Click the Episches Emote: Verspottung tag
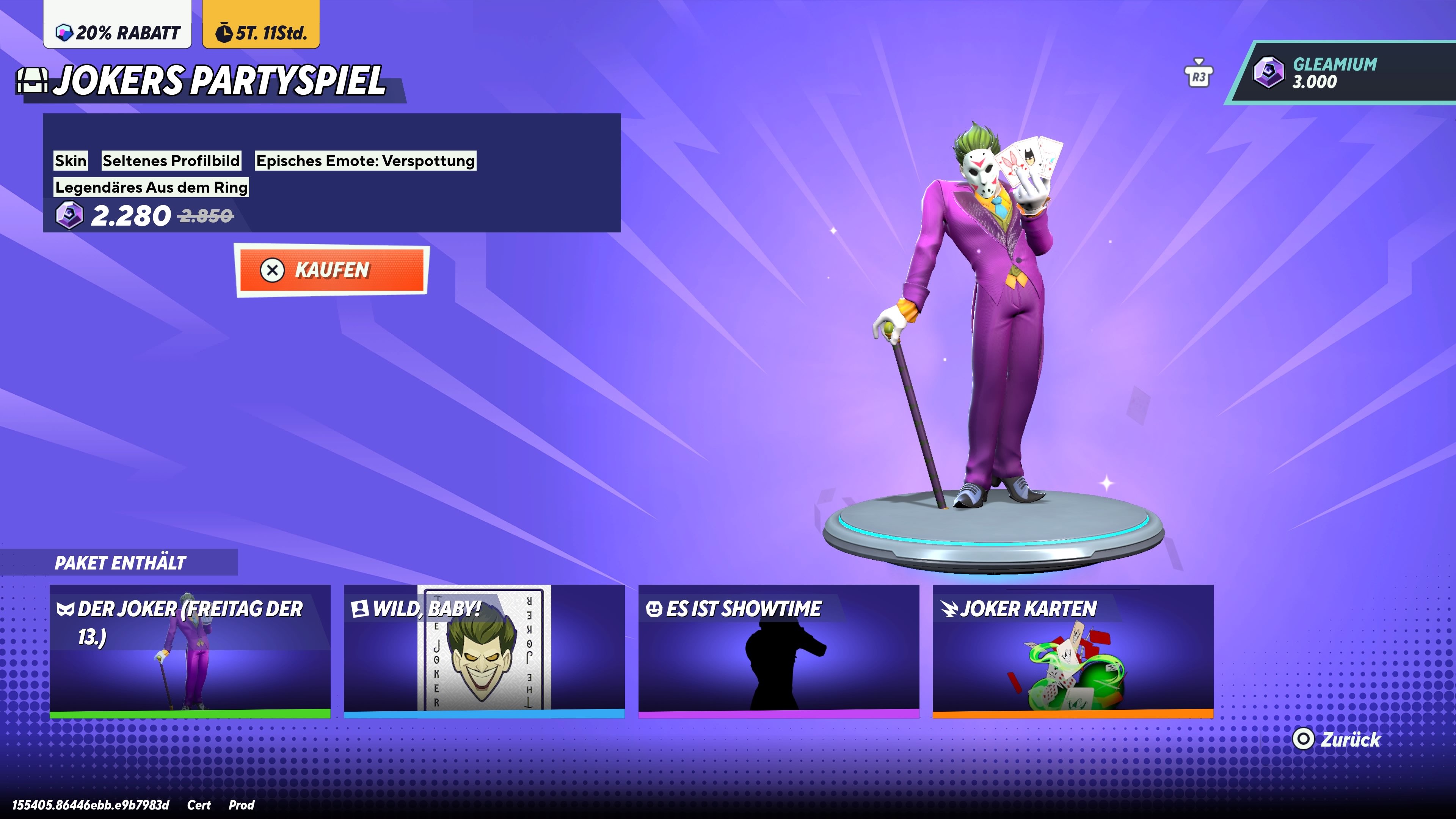 [x=365, y=160]
